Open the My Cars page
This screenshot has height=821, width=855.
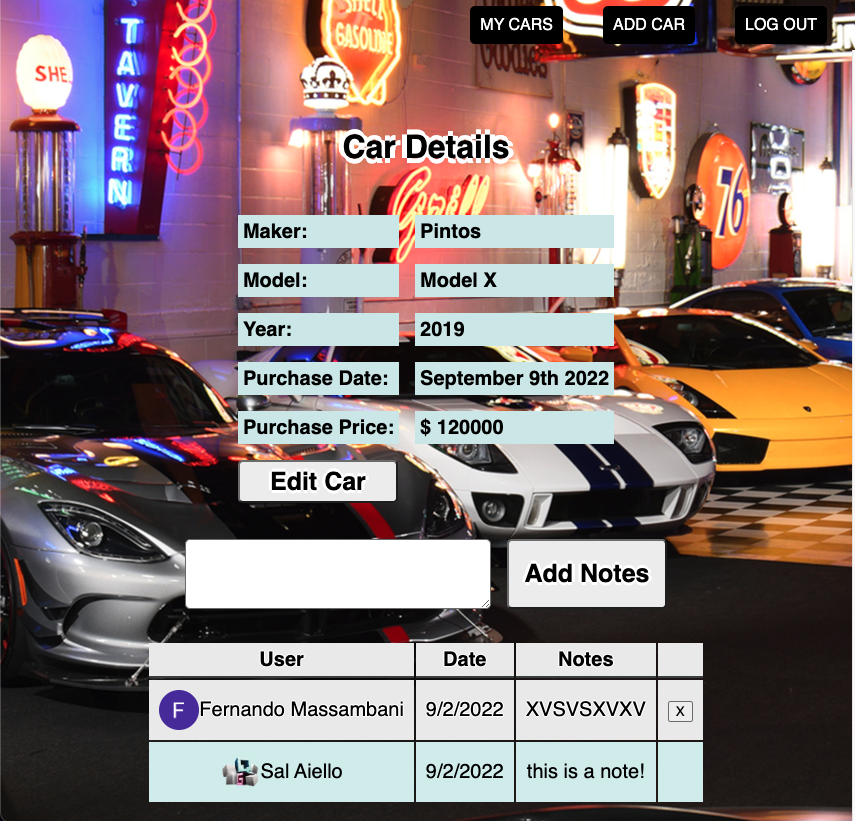(x=516, y=25)
